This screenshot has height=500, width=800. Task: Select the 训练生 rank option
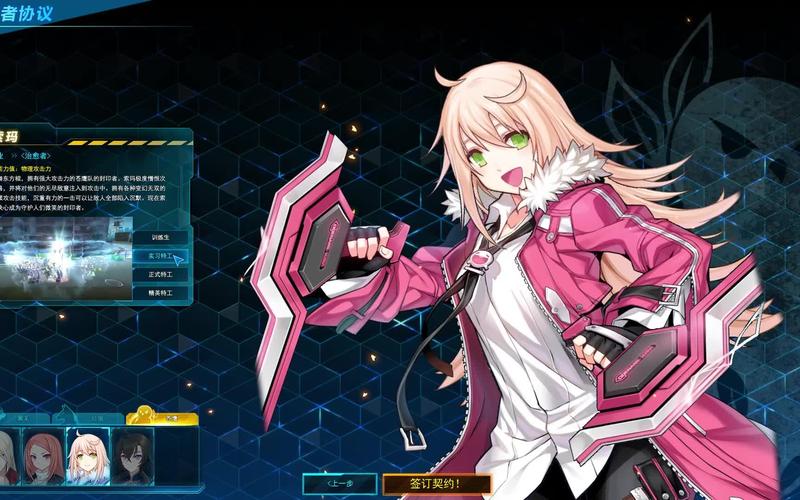coord(160,238)
